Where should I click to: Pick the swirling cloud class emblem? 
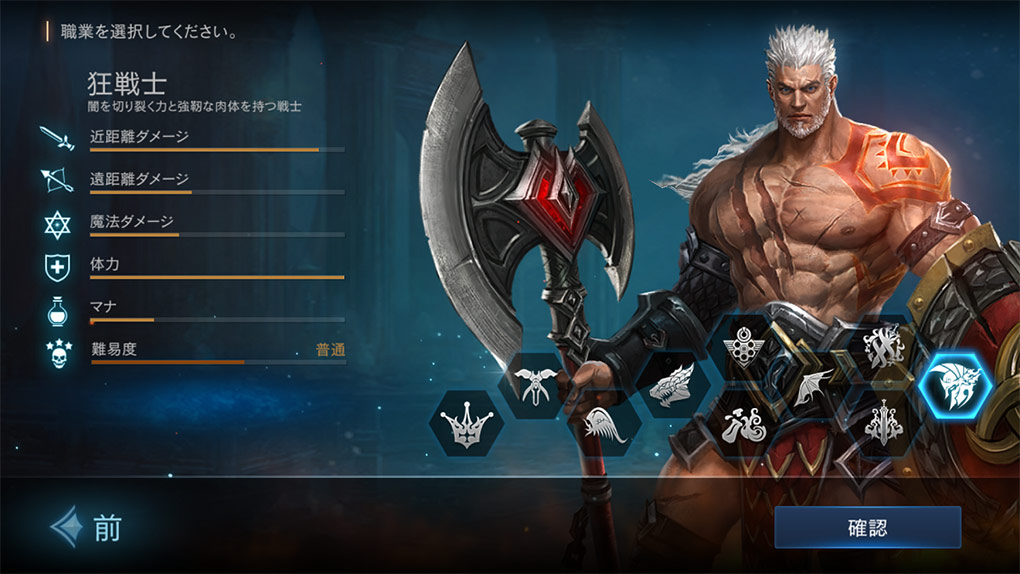click(x=742, y=424)
